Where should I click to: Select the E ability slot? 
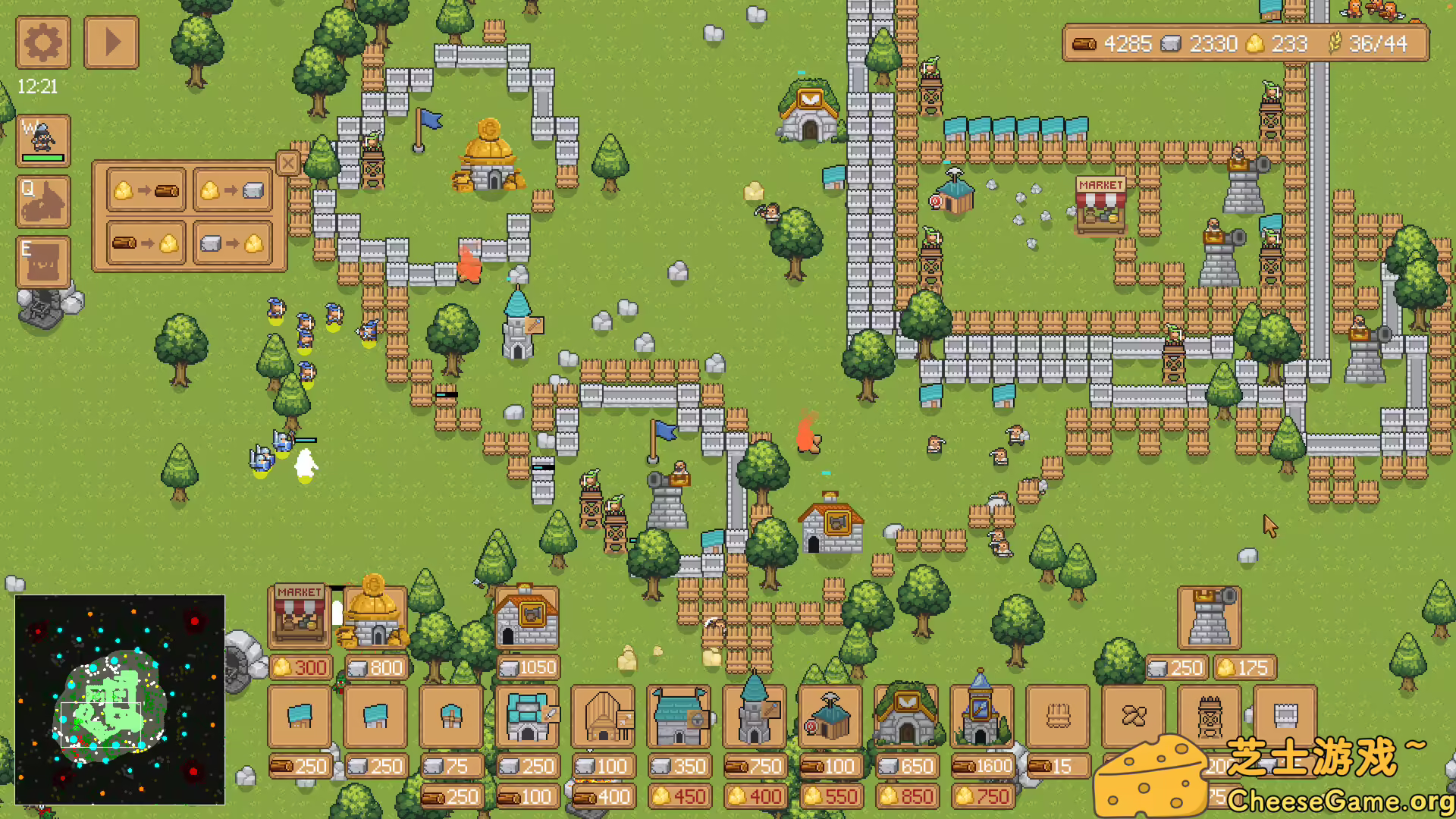pyautogui.click(x=43, y=260)
